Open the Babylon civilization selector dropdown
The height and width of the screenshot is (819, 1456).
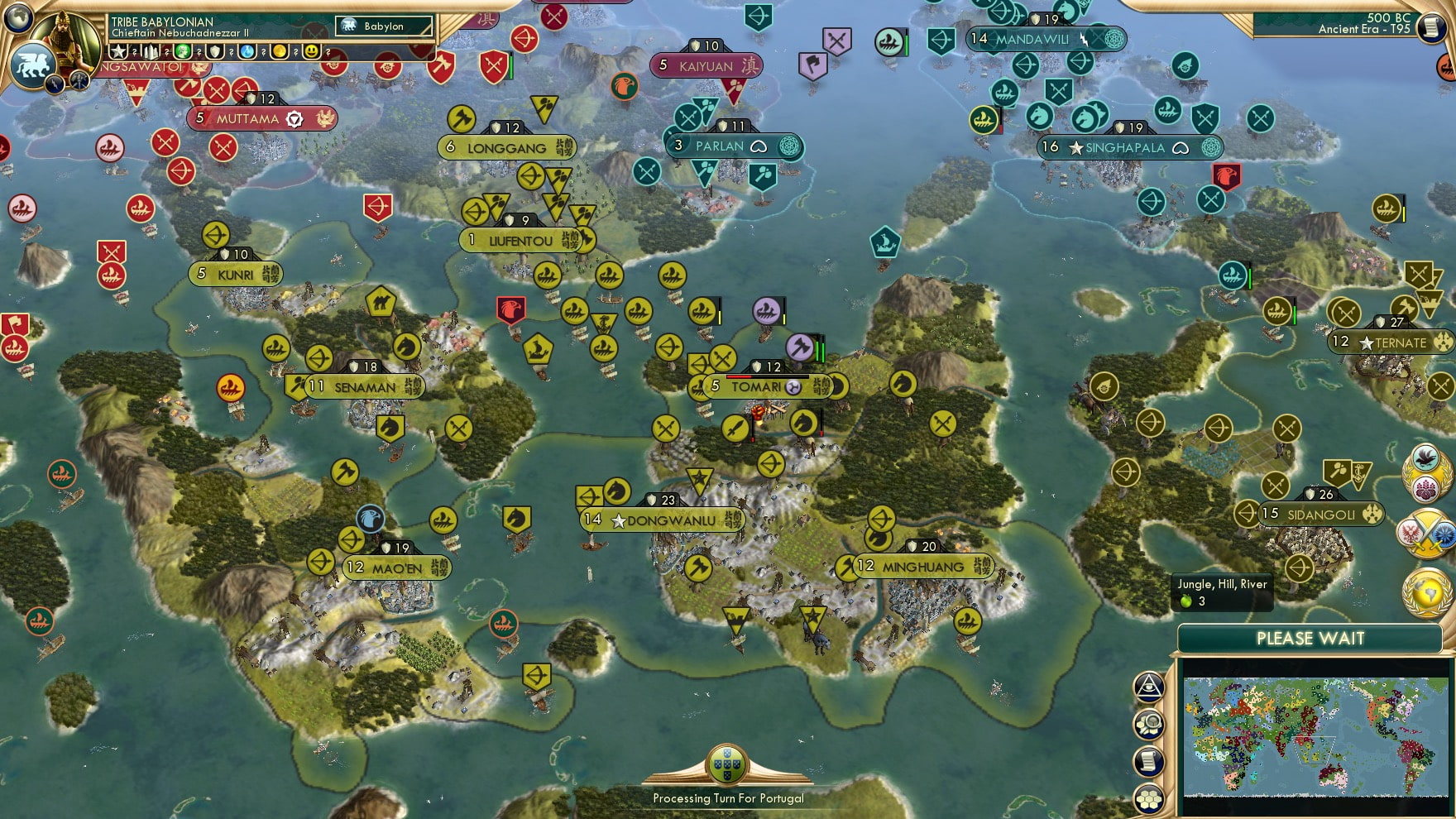385,26
